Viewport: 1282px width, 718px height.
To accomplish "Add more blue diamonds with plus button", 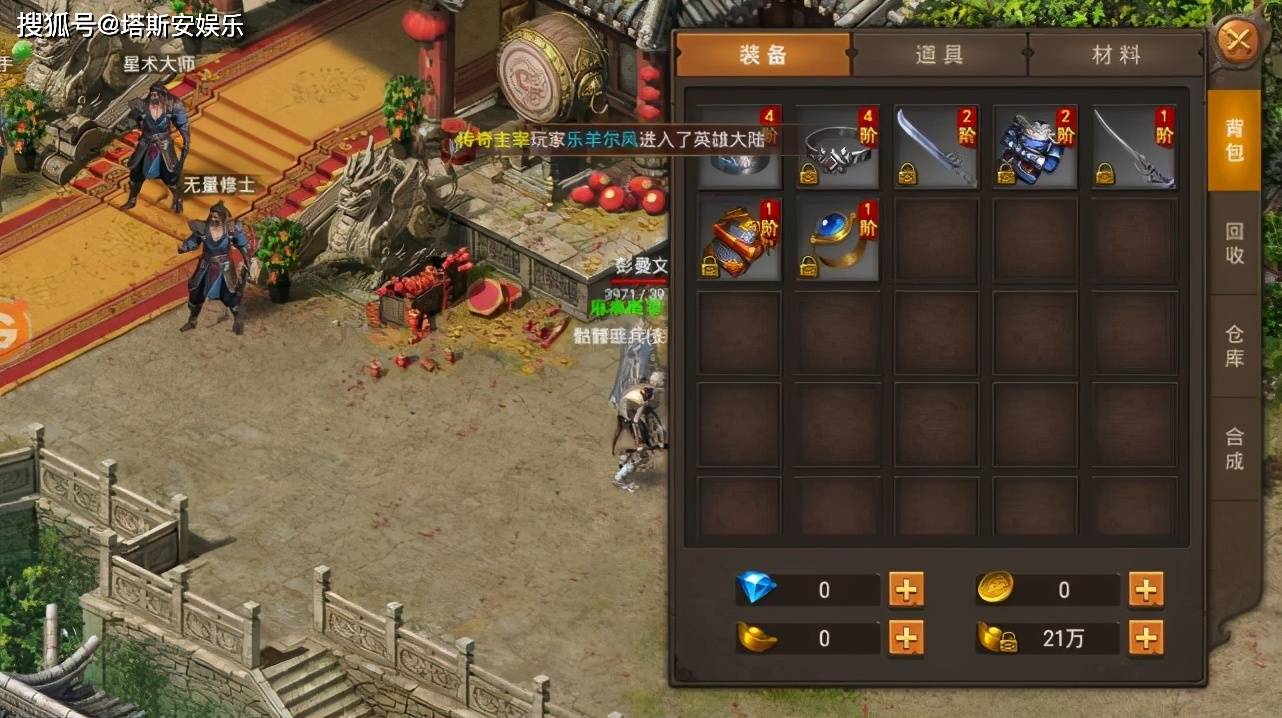I will [906, 590].
